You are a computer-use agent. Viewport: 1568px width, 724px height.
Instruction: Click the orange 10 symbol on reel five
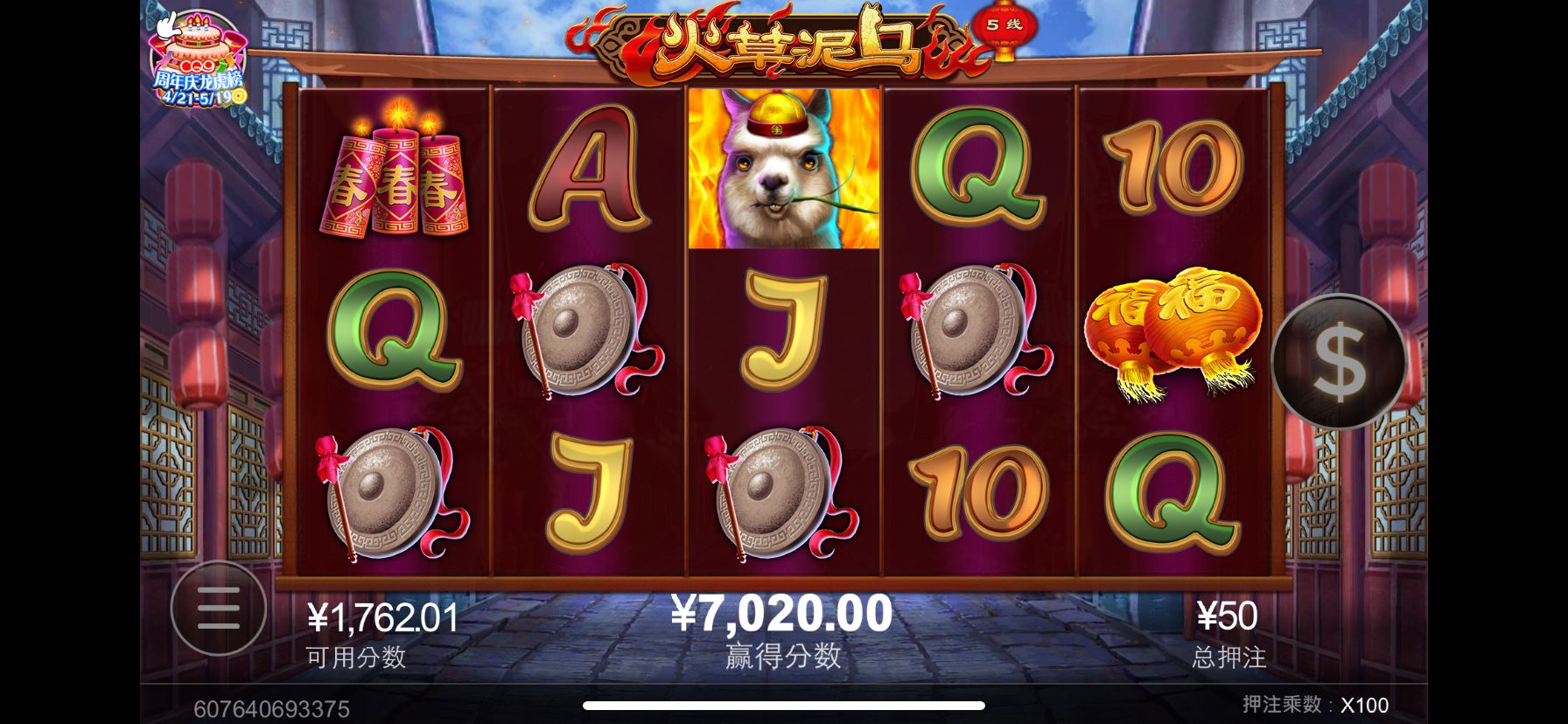[1172, 171]
